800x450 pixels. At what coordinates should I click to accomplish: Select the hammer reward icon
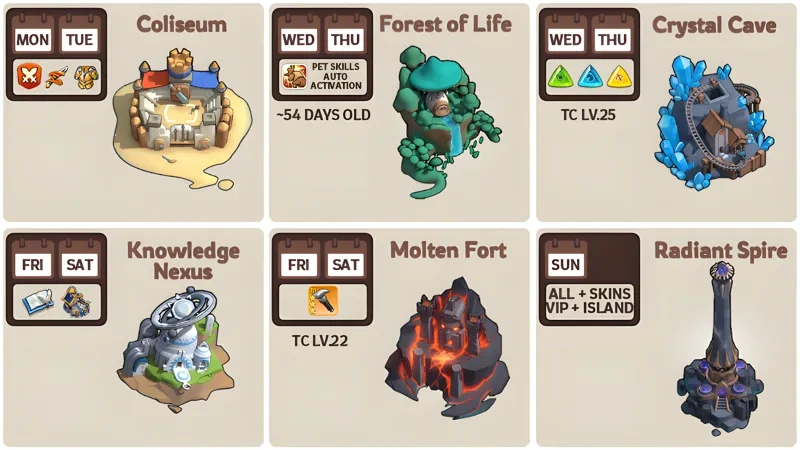[x=322, y=300]
